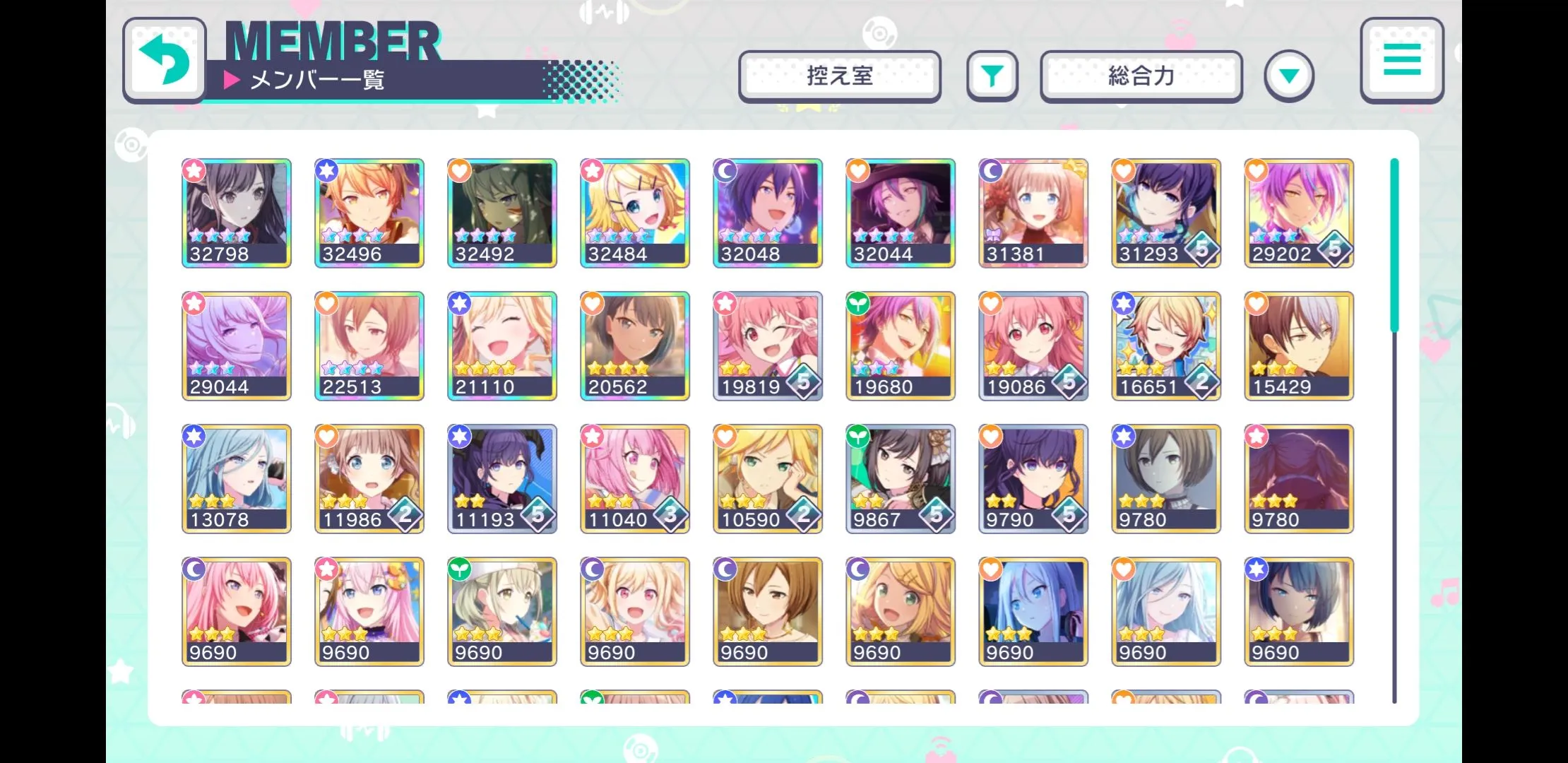Open the member card rated 29202
The image size is (1568, 763).
coord(1299,213)
